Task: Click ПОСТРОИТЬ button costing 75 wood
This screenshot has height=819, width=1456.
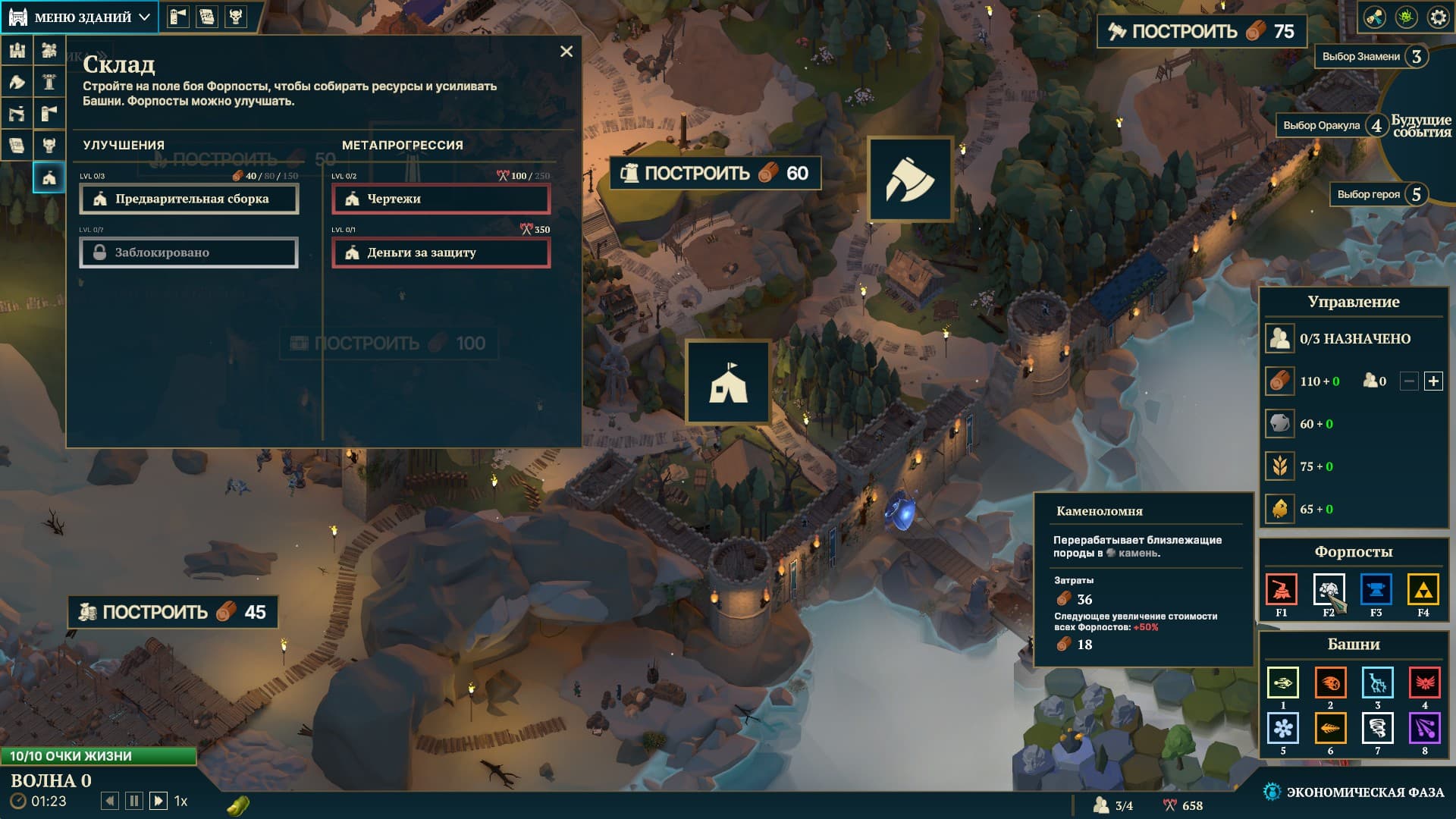Action: point(1201,32)
